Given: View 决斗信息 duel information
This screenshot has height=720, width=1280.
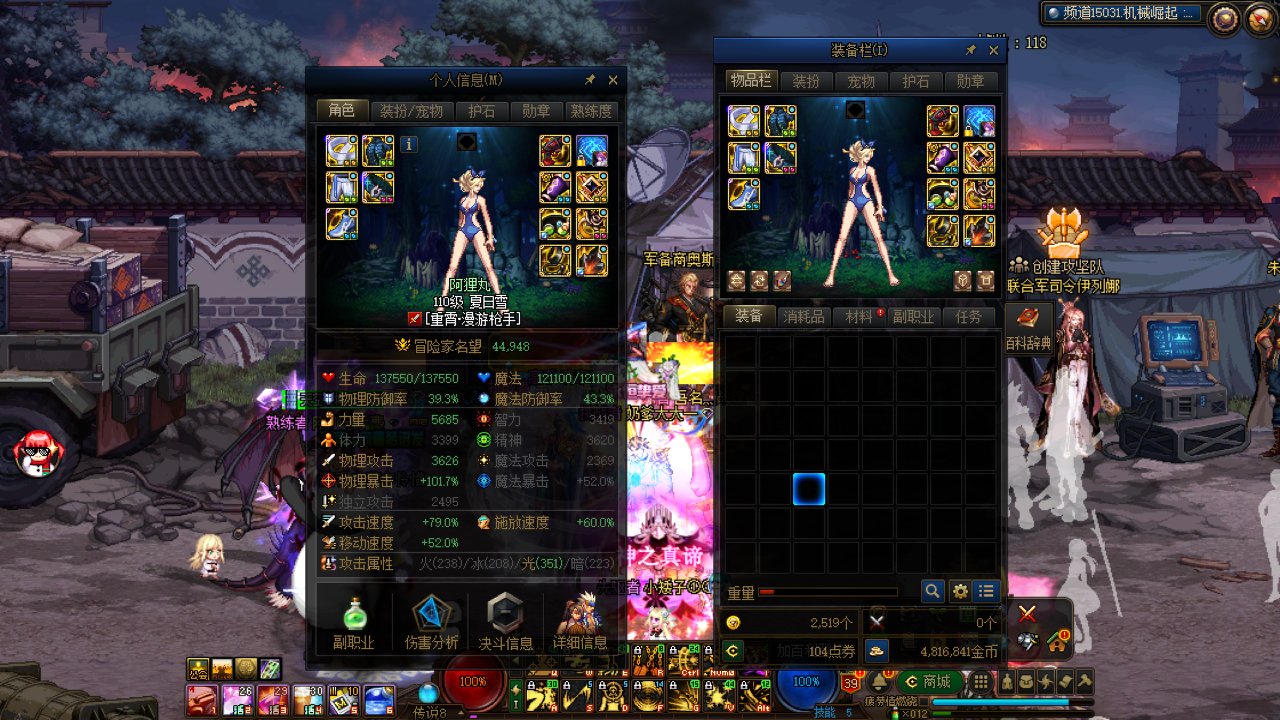Looking at the screenshot, I should tap(505, 622).
